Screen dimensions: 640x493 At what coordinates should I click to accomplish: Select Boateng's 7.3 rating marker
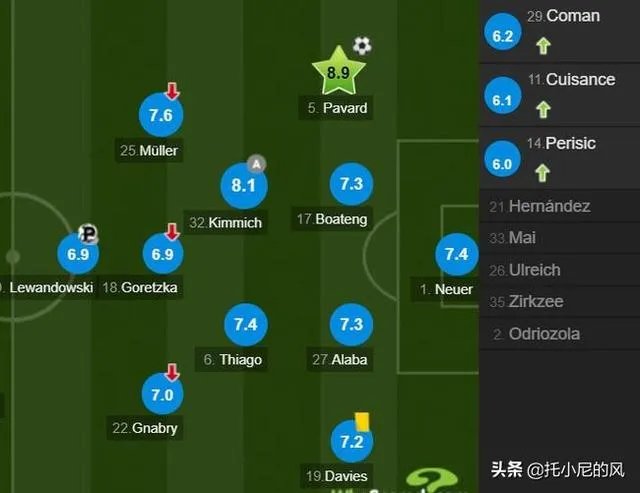click(351, 185)
